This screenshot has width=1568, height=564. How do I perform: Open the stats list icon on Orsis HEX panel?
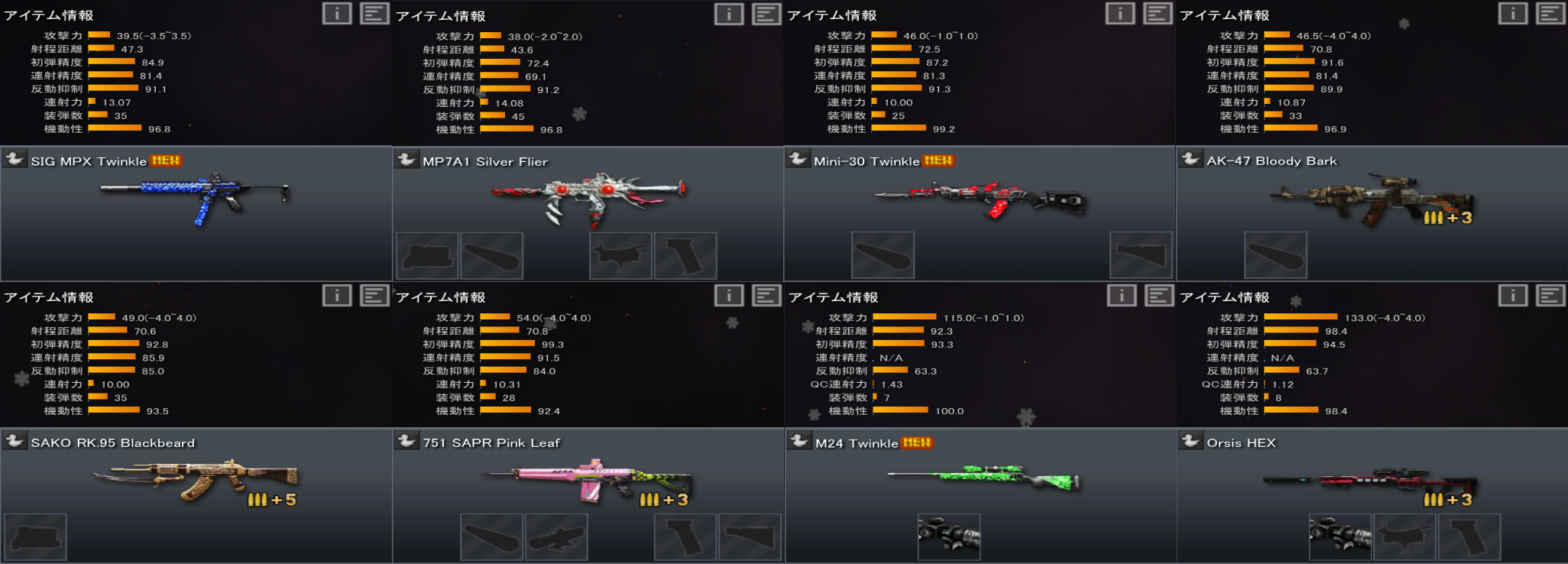(1550, 295)
